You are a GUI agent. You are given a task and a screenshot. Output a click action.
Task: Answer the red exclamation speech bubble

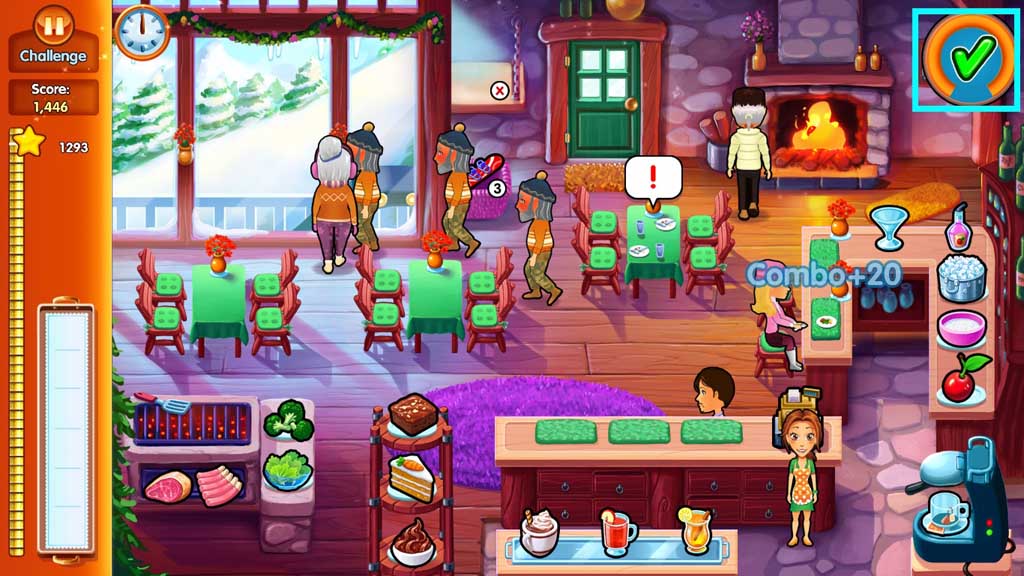[653, 178]
